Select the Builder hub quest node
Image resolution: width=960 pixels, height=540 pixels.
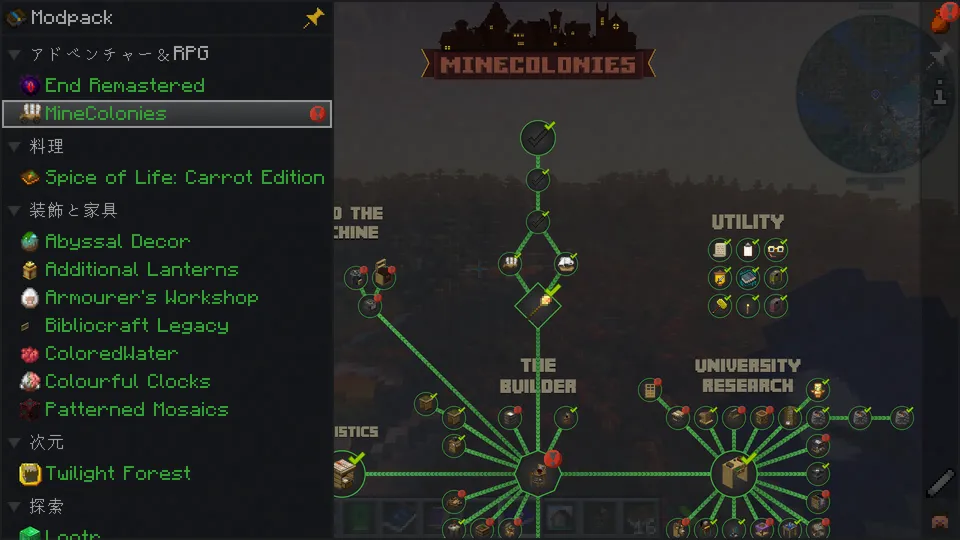pyautogui.click(x=538, y=473)
